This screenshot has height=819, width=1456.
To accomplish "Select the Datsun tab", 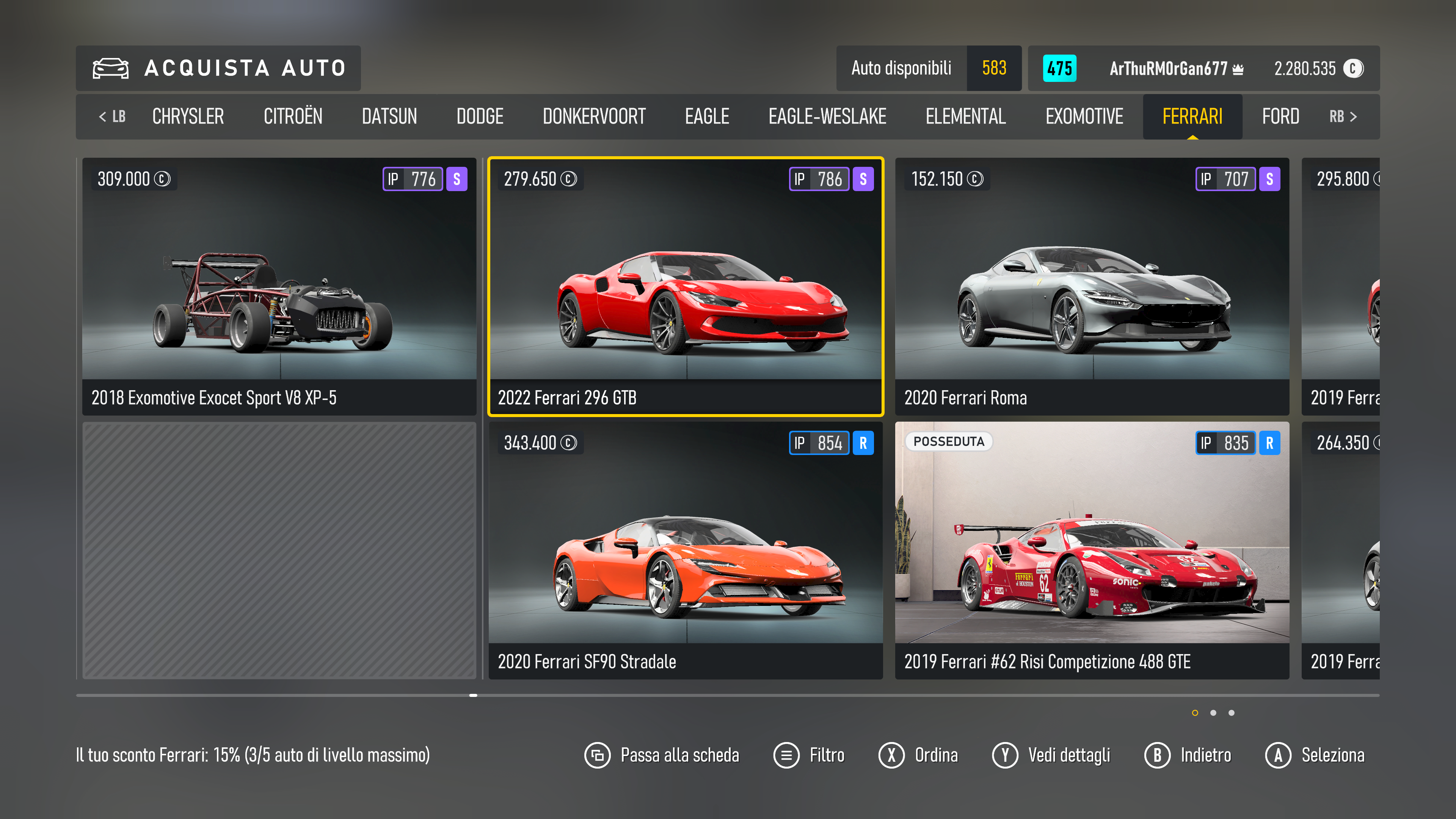I will pos(389,116).
